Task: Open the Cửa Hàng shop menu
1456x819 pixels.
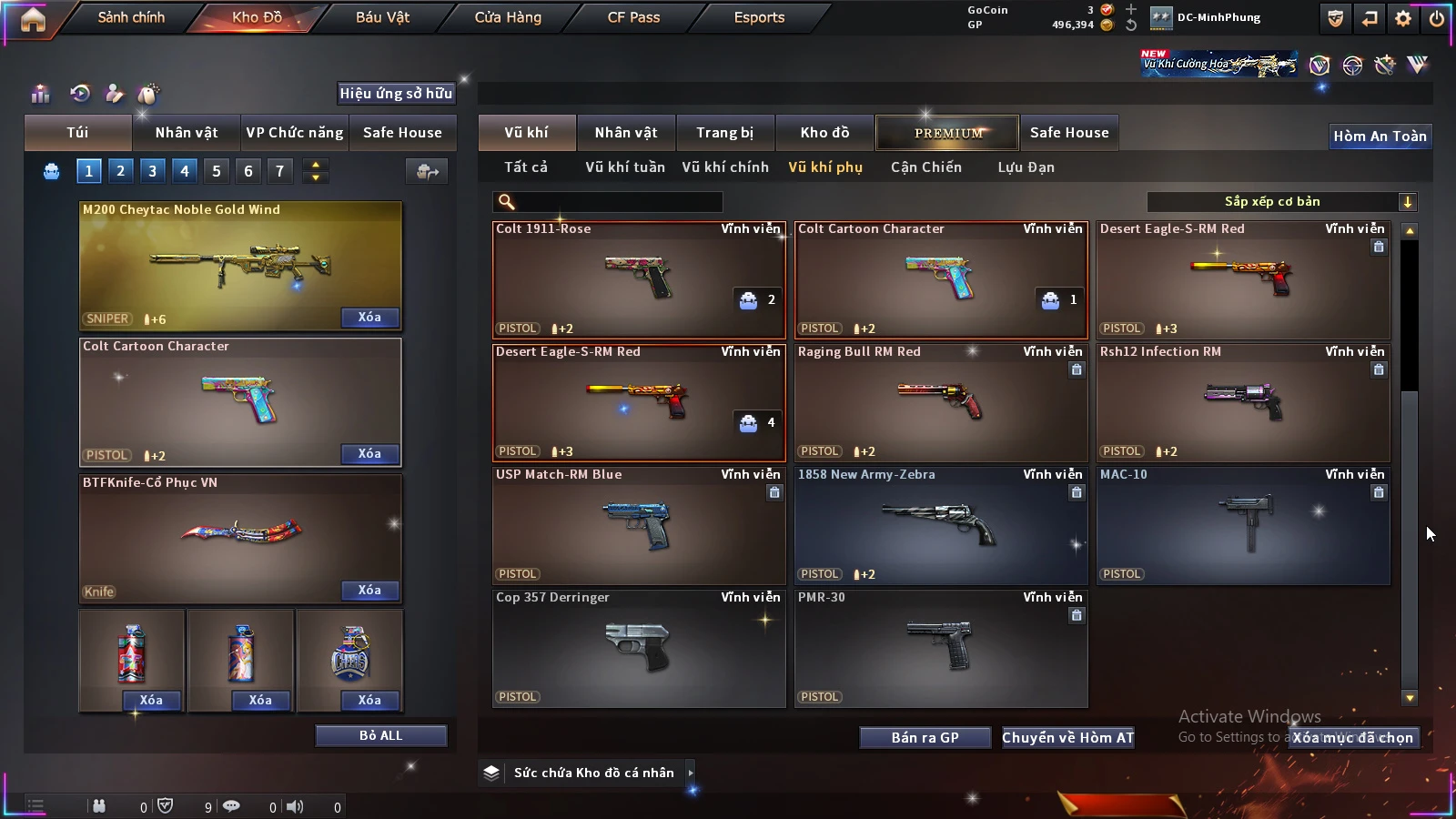Action: pos(508,17)
